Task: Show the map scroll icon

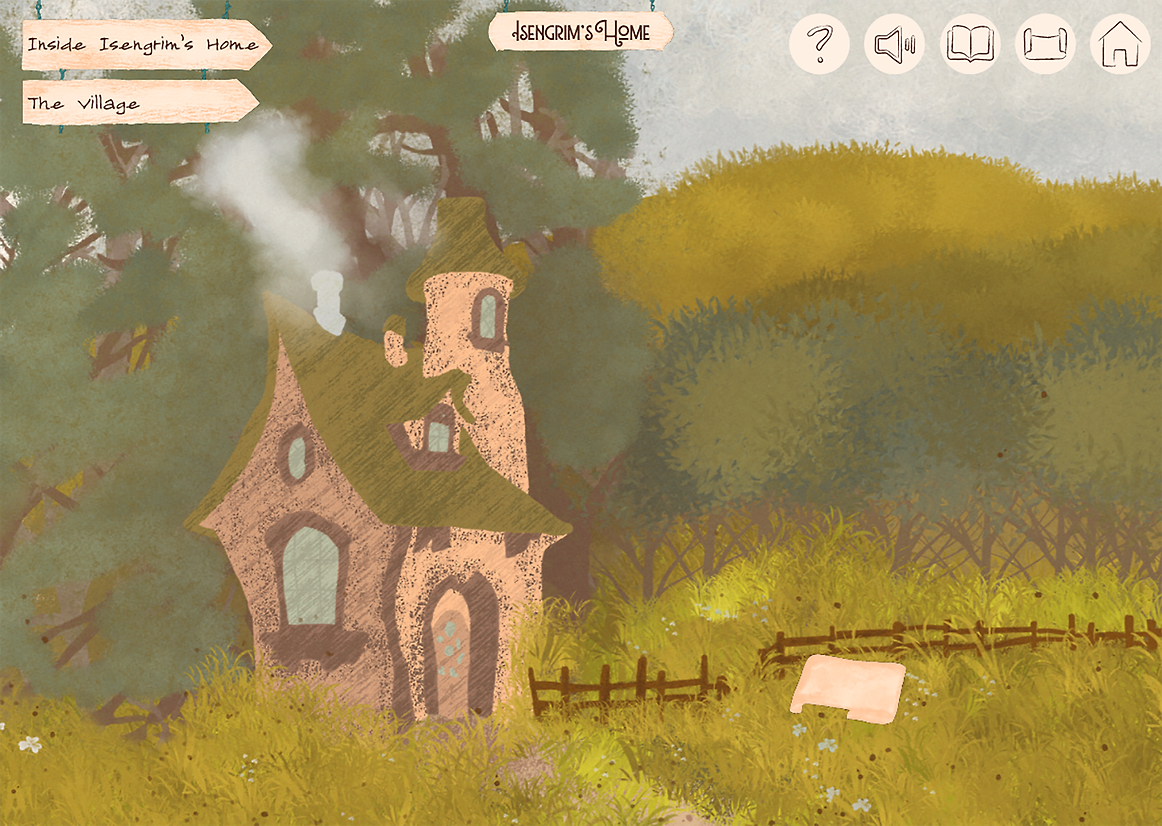Action: point(1045,45)
